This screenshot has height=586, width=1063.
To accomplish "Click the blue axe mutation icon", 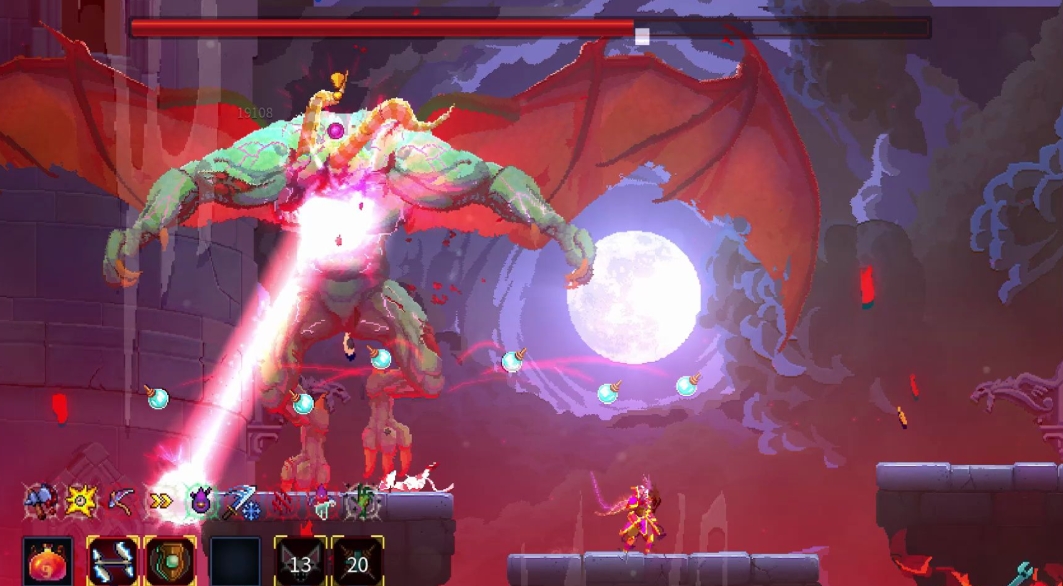I will 41,500.
